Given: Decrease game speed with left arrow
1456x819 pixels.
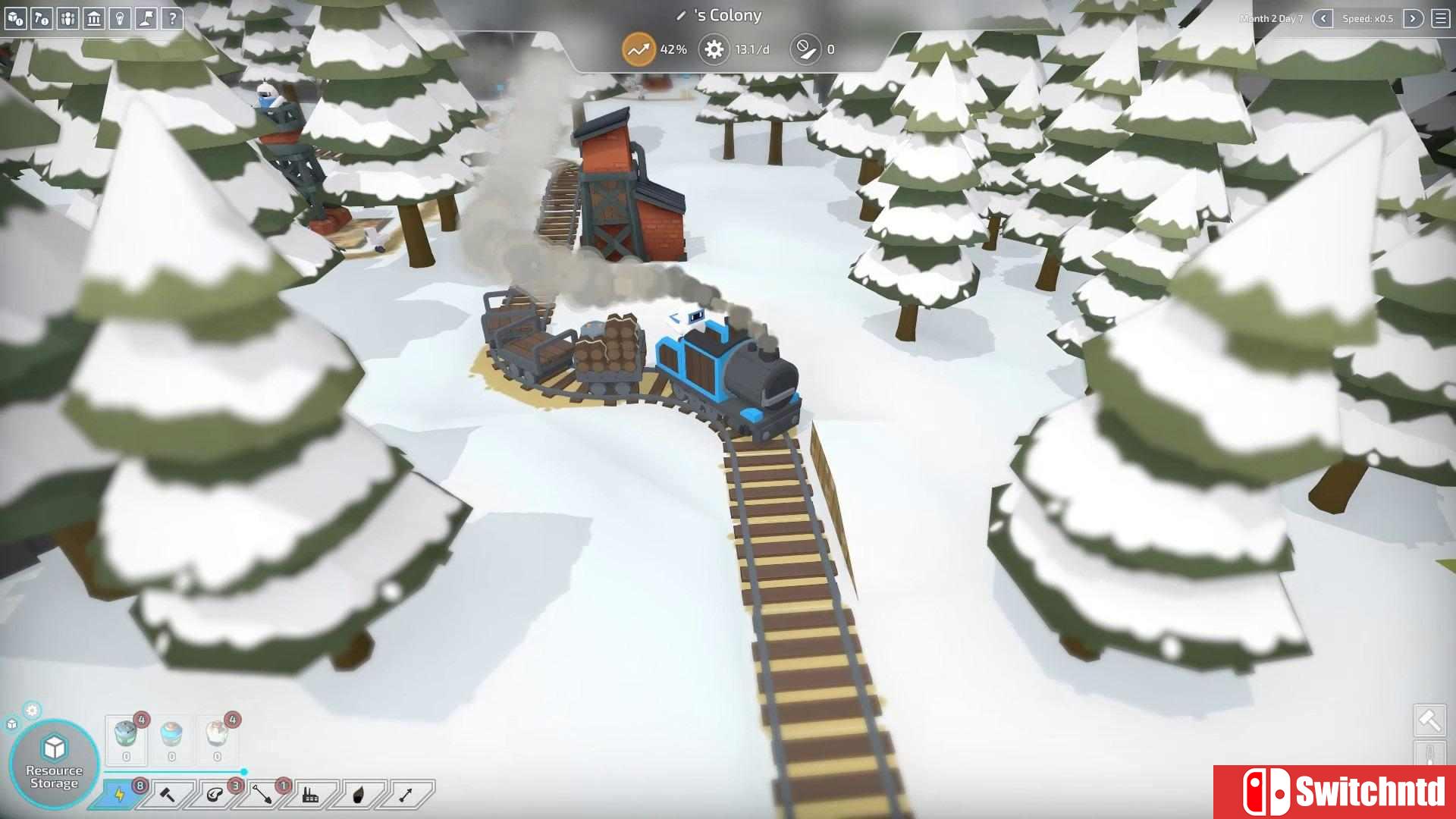Looking at the screenshot, I should (1323, 19).
